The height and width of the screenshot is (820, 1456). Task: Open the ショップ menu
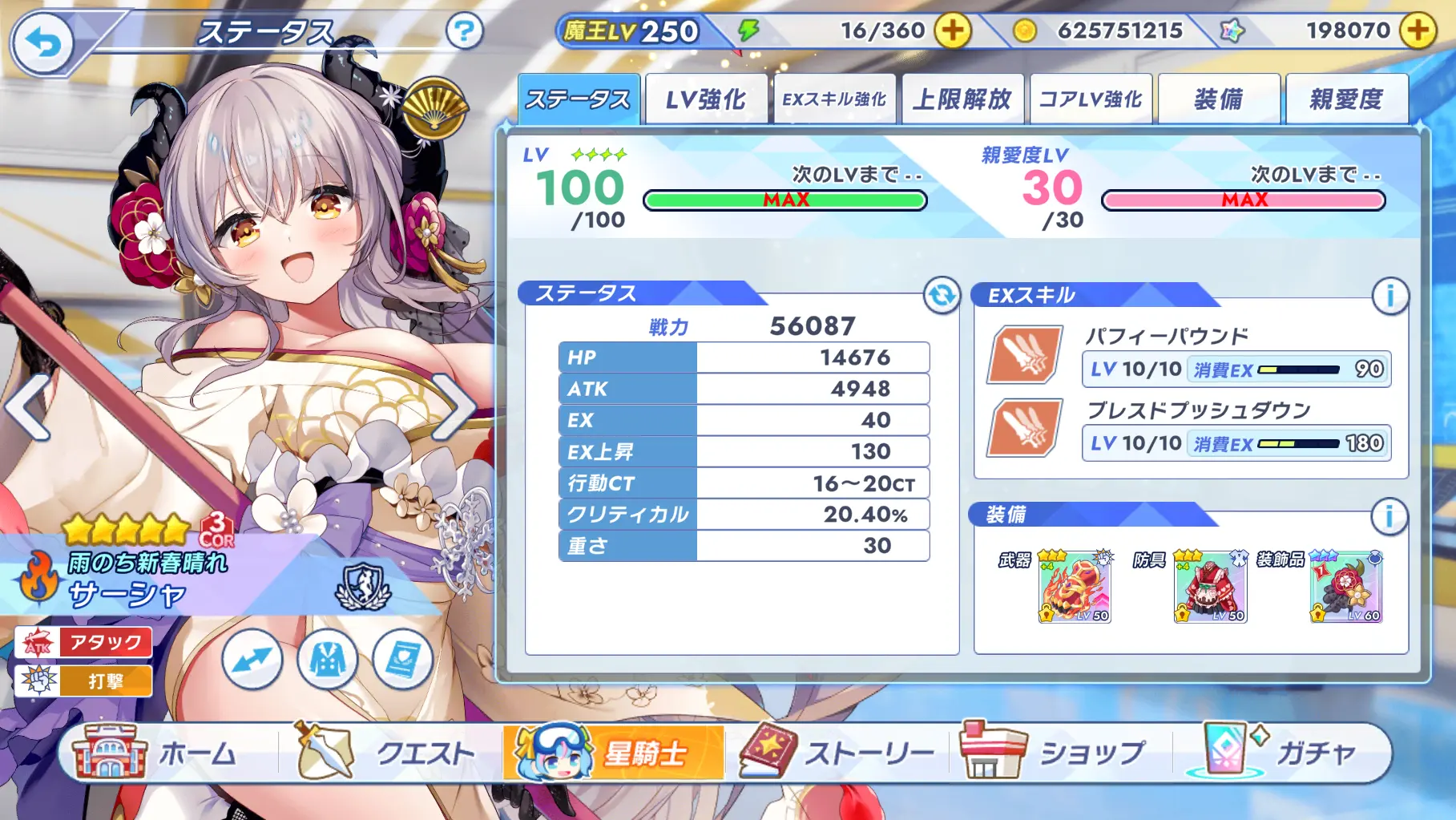click(x=1055, y=753)
